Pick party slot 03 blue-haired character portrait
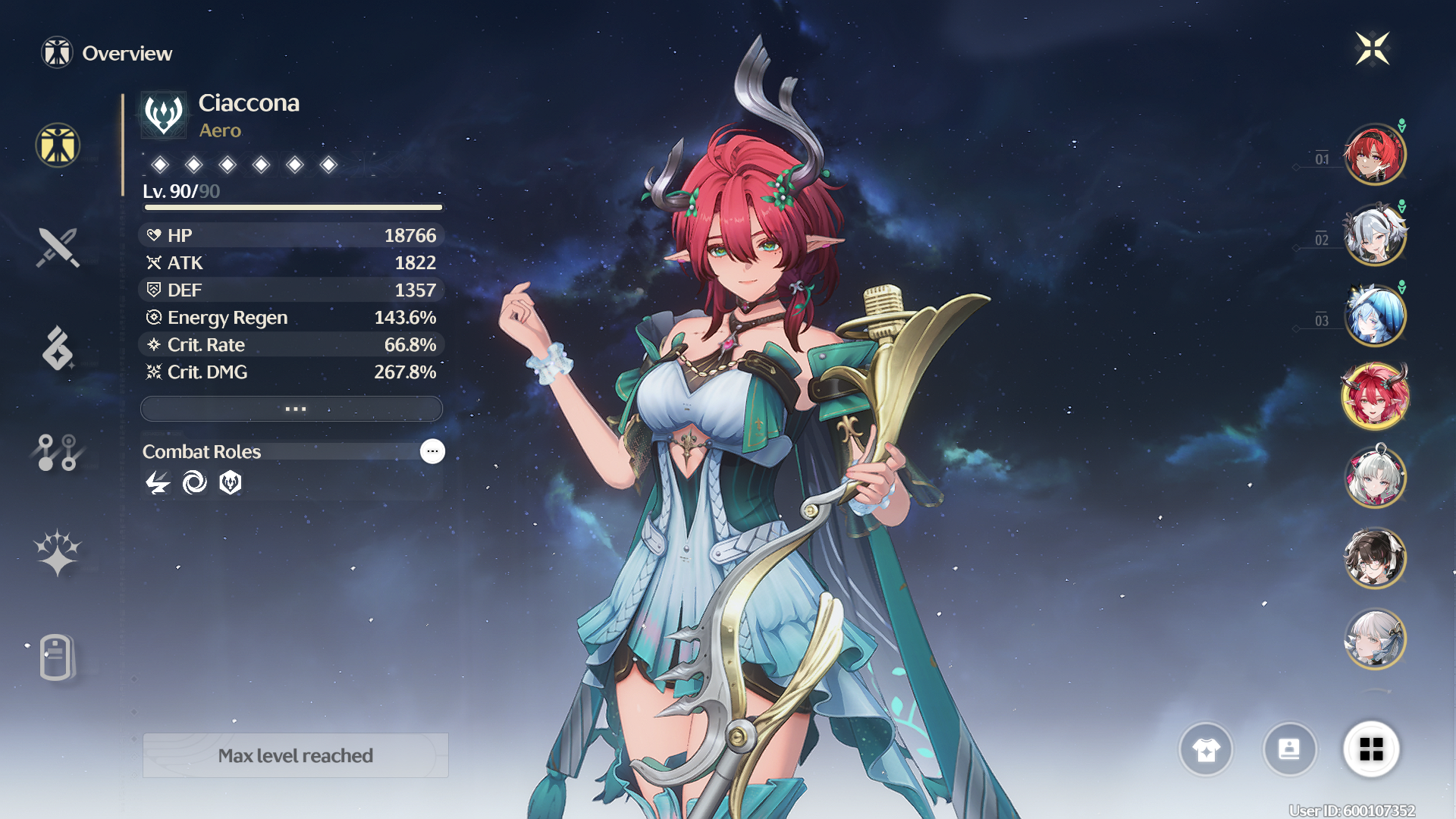Viewport: 1456px width, 819px height. [x=1374, y=316]
